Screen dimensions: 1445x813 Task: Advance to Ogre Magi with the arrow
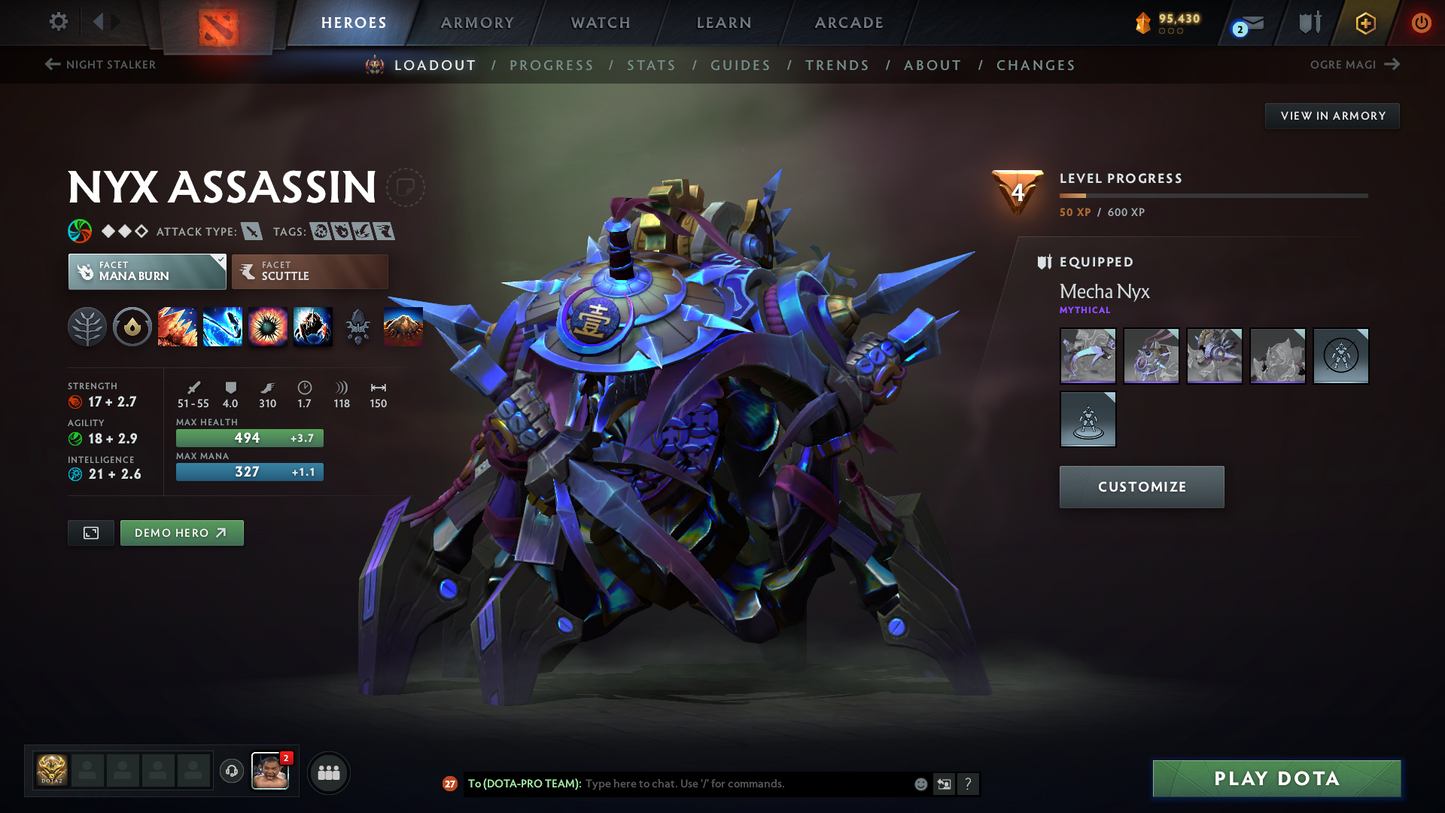click(x=1393, y=64)
